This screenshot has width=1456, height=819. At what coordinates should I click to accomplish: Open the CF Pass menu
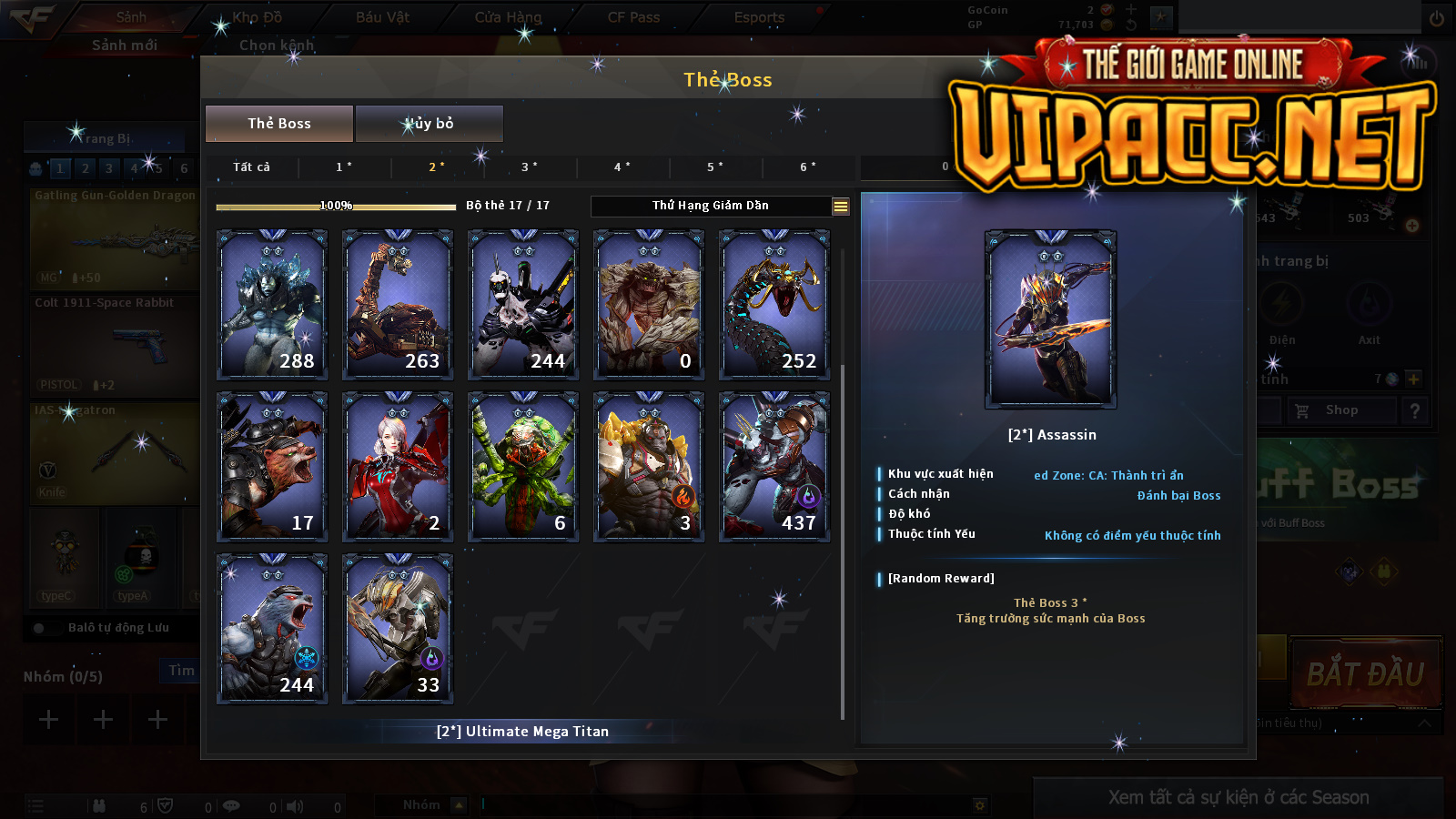tap(633, 17)
